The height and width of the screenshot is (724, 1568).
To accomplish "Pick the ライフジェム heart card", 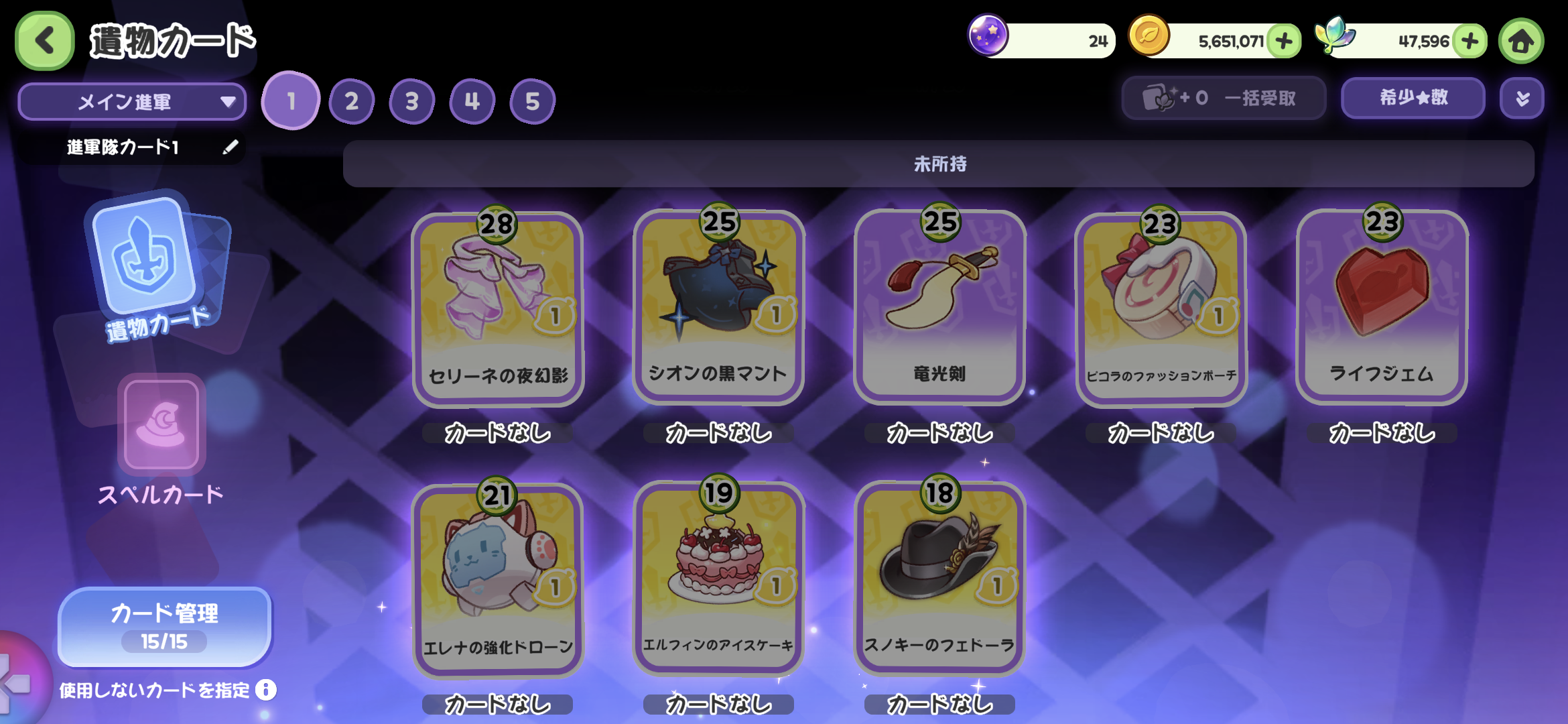I will tap(1382, 307).
